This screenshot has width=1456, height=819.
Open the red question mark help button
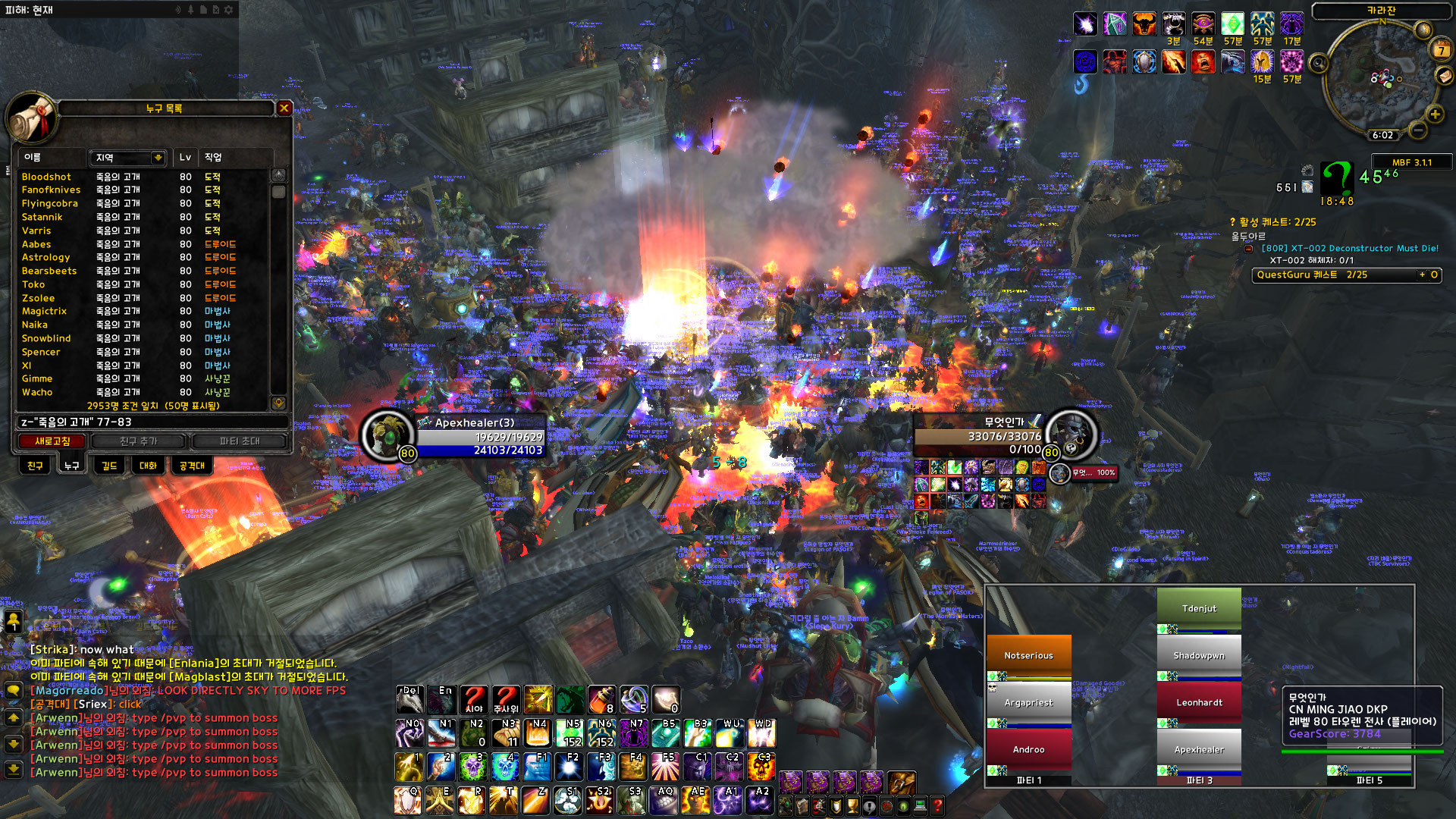(x=937, y=805)
